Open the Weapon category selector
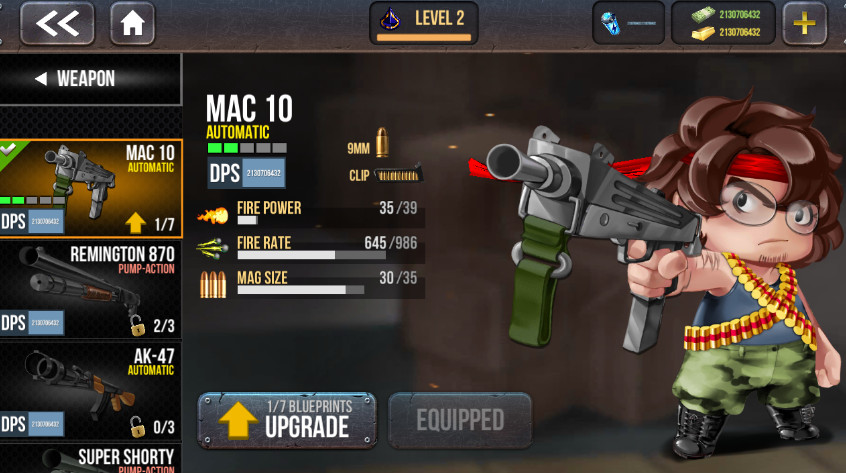Viewport: 846px width, 473px height. [x=90, y=79]
